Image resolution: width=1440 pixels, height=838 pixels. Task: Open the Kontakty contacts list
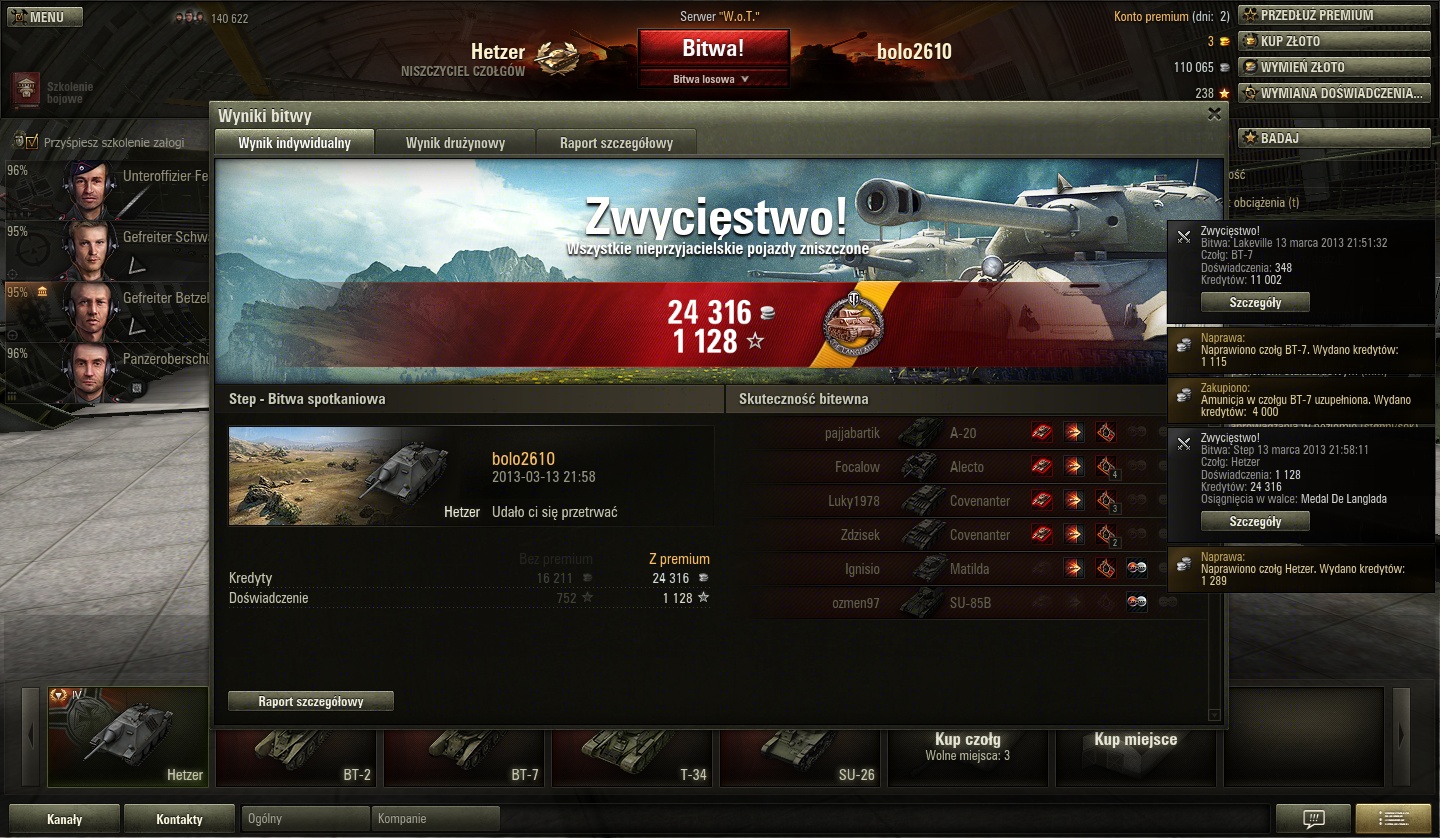click(179, 819)
